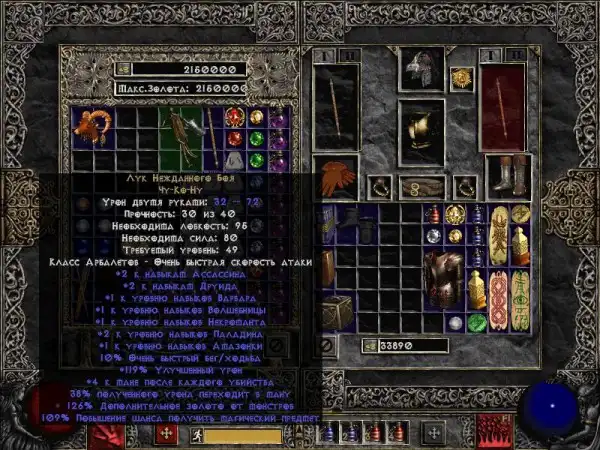Click the equipped amulet slot

[461, 77]
